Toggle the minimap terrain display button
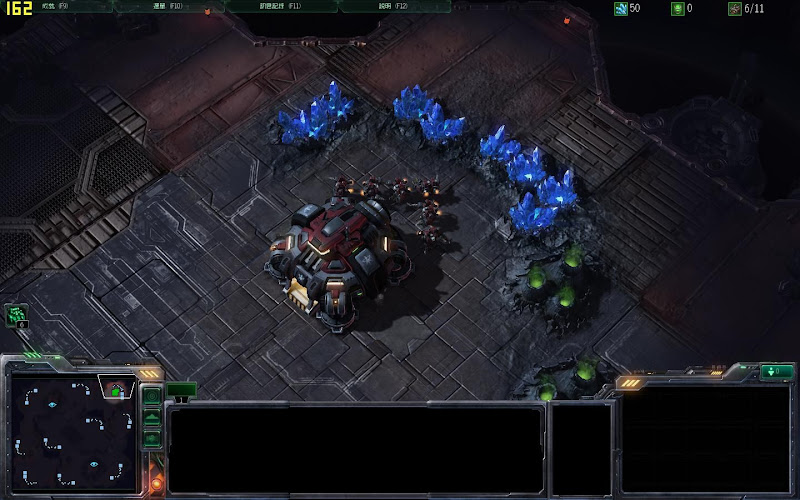 (x=152, y=418)
